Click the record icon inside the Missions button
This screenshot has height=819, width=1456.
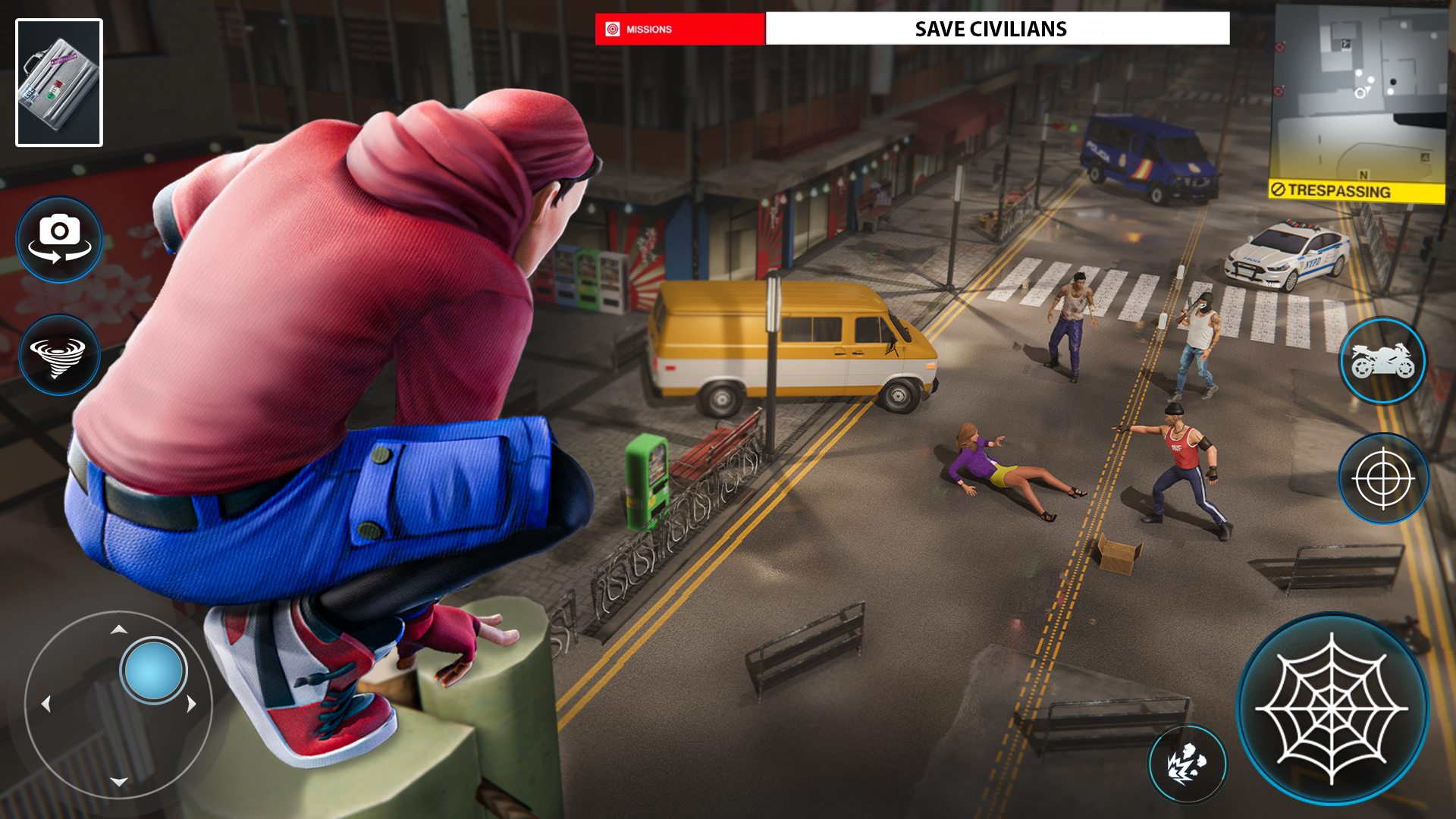[x=611, y=29]
